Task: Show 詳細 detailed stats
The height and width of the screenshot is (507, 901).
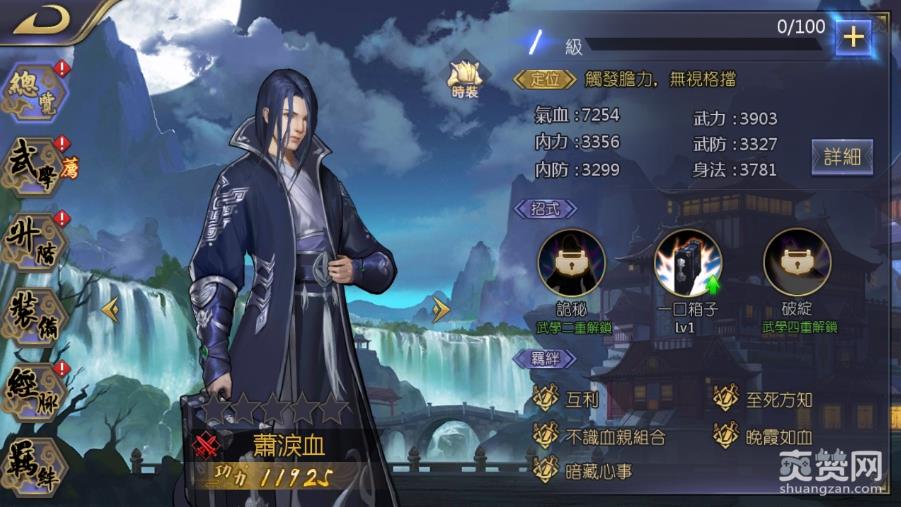Action: [842, 157]
